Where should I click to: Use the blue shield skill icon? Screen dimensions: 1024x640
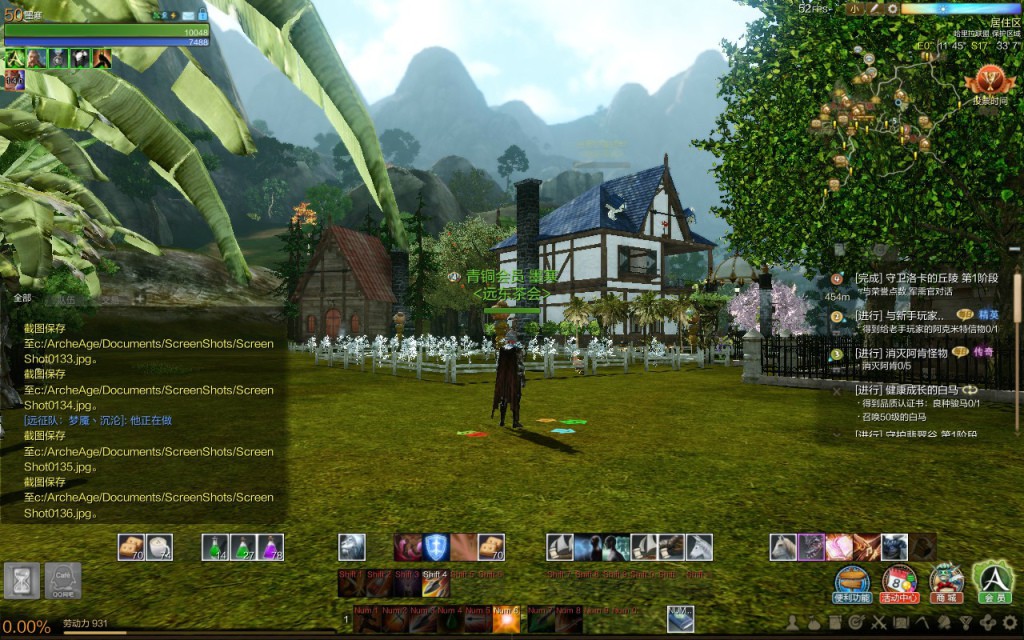pyautogui.click(x=436, y=547)
